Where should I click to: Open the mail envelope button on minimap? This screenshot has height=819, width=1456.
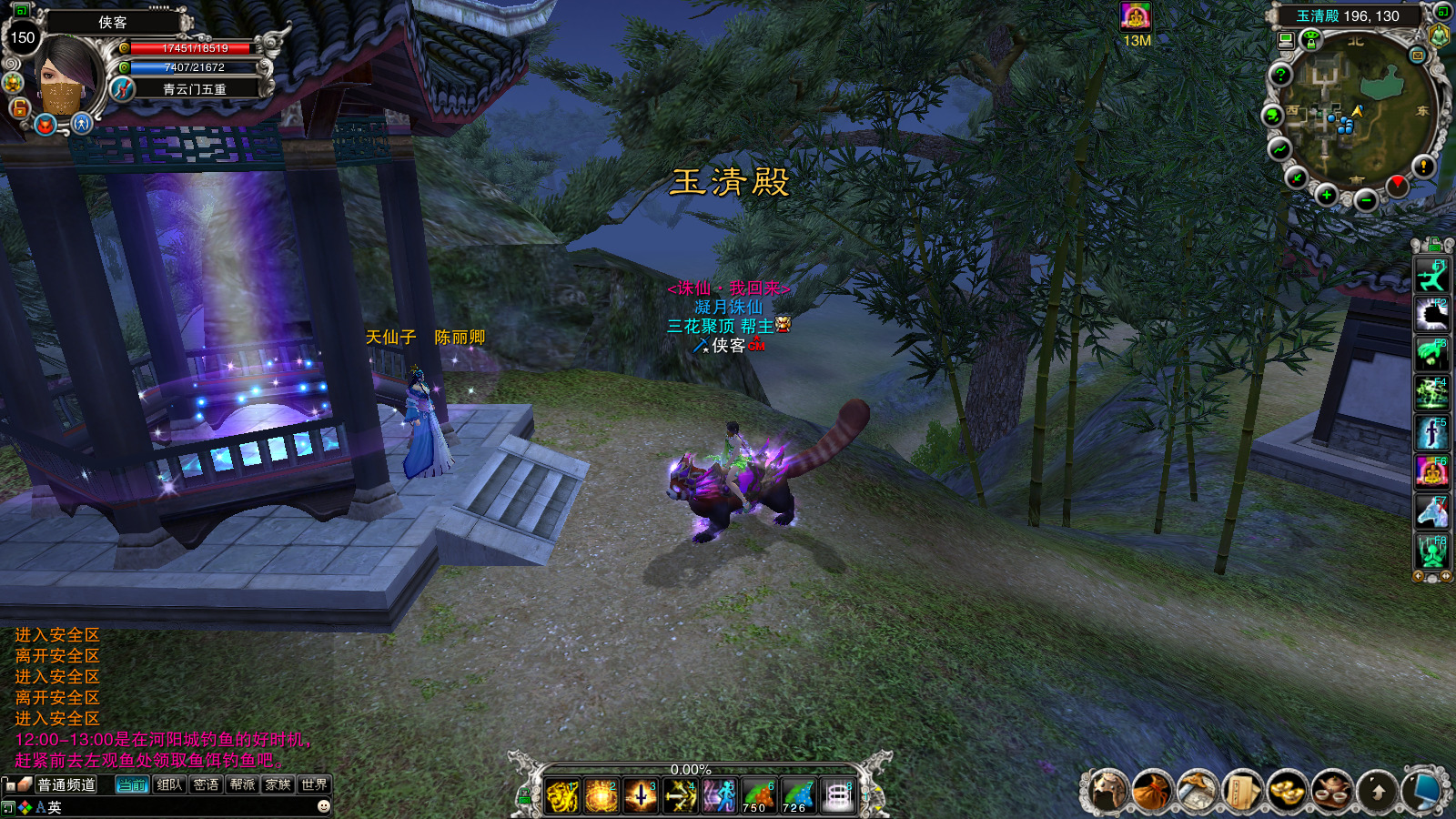click(1417, 56)
